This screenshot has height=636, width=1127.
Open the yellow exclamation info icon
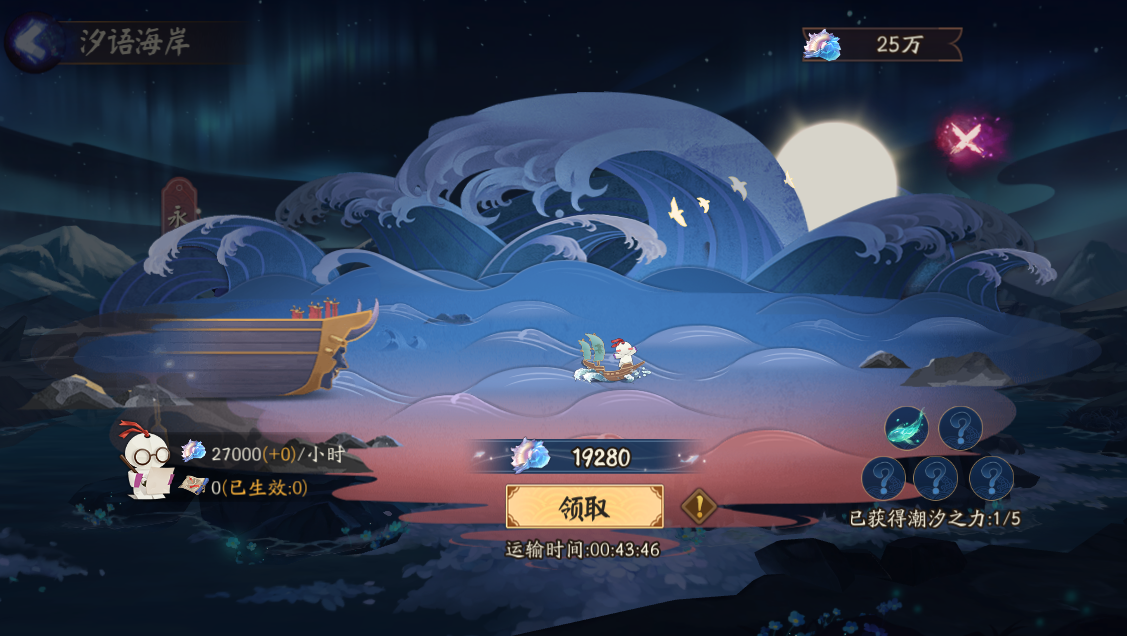point(699,506)
